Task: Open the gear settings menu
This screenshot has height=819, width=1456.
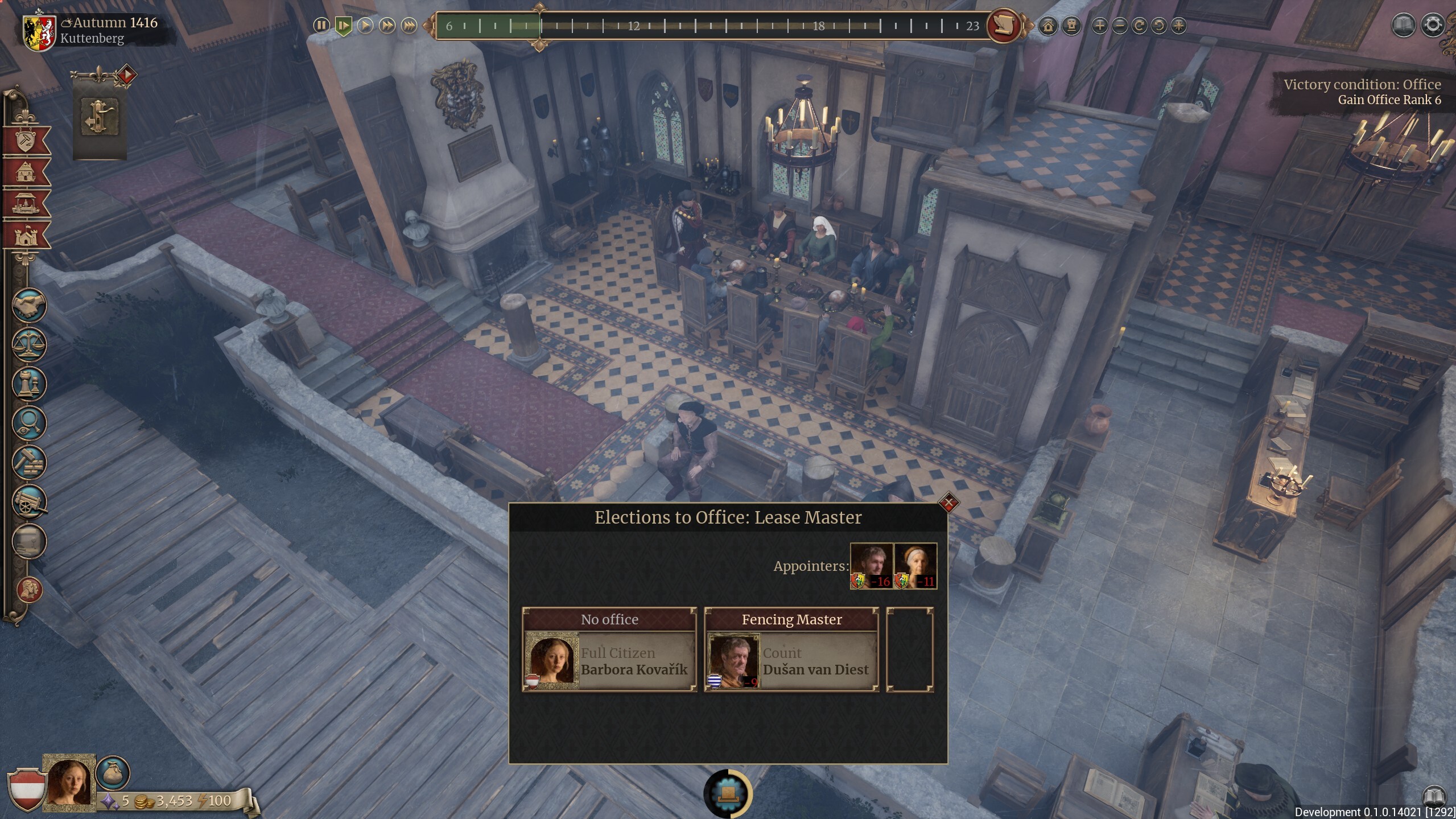Action: pos(1433,25)
